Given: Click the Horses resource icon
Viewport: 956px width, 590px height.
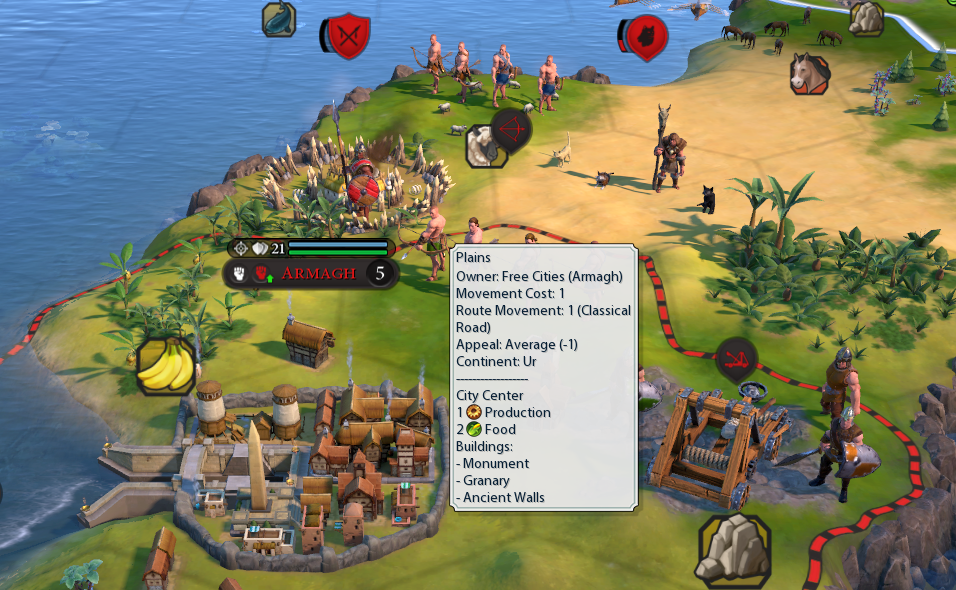Looking at the screenshot, I should [x=809, y=73].
